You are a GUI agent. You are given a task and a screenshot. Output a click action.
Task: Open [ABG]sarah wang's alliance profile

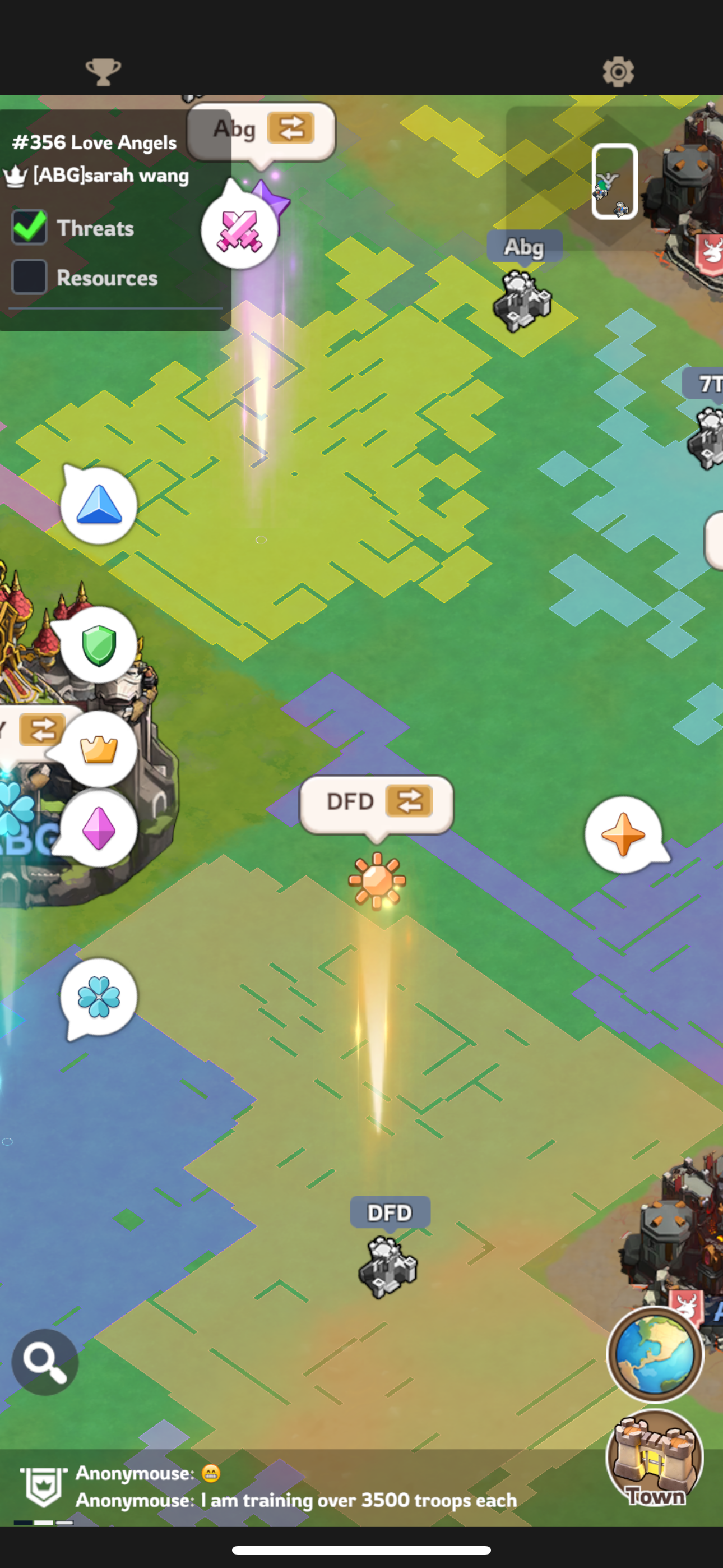(109, 176)
